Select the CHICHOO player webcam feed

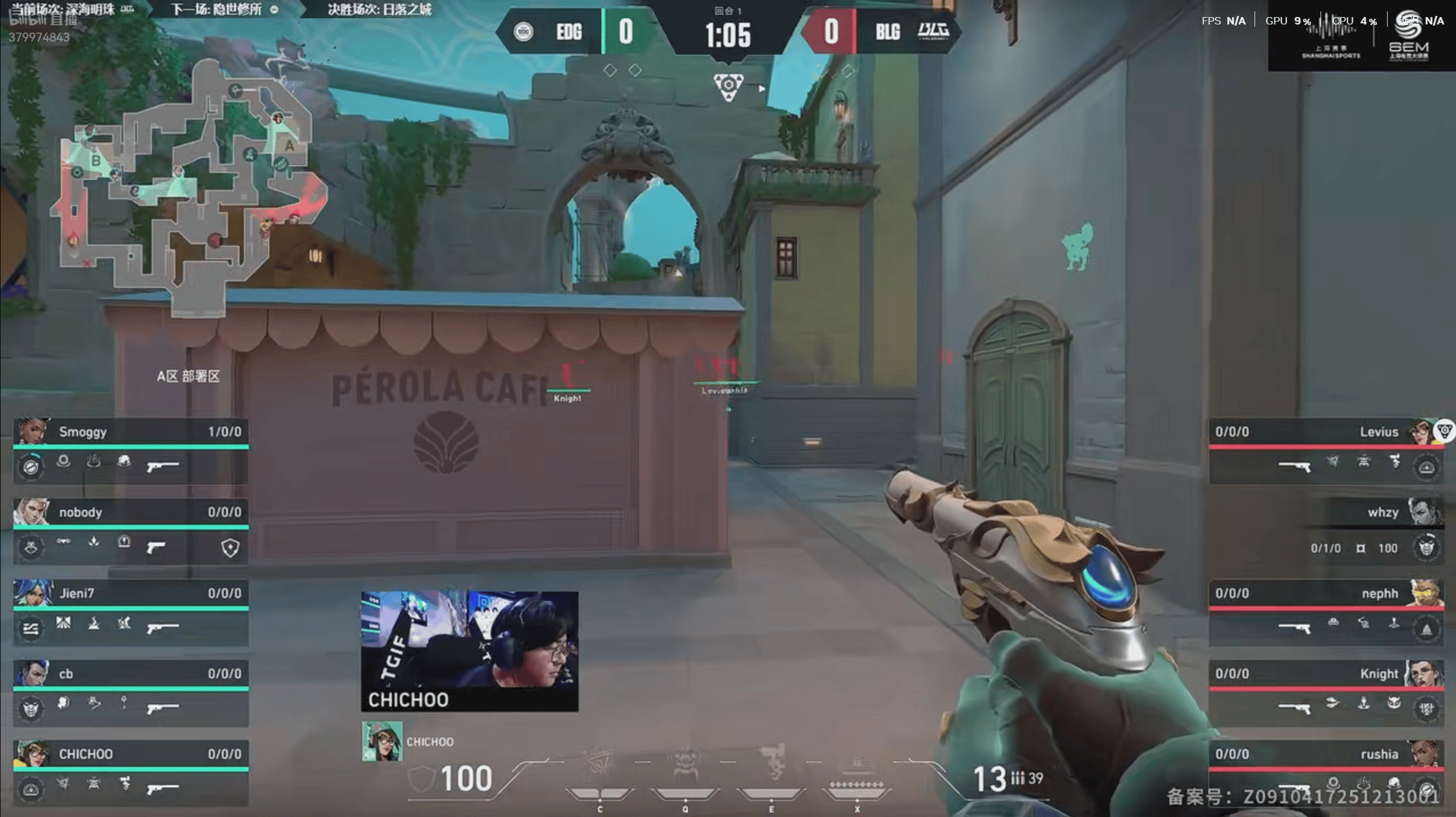(x=469, y=650)
